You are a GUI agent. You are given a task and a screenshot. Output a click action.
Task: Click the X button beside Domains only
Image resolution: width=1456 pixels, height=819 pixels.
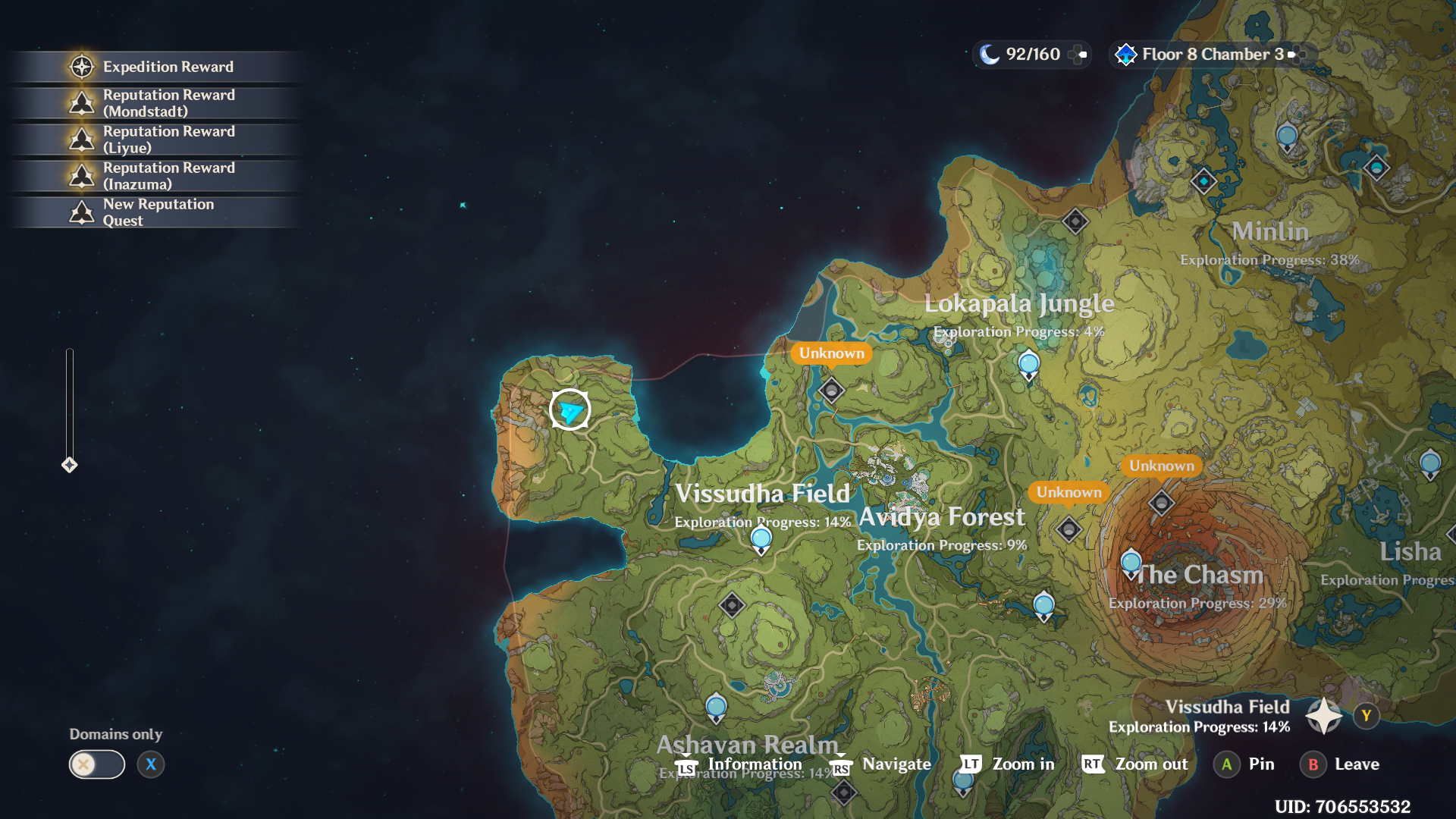click(x=151, y=764)
